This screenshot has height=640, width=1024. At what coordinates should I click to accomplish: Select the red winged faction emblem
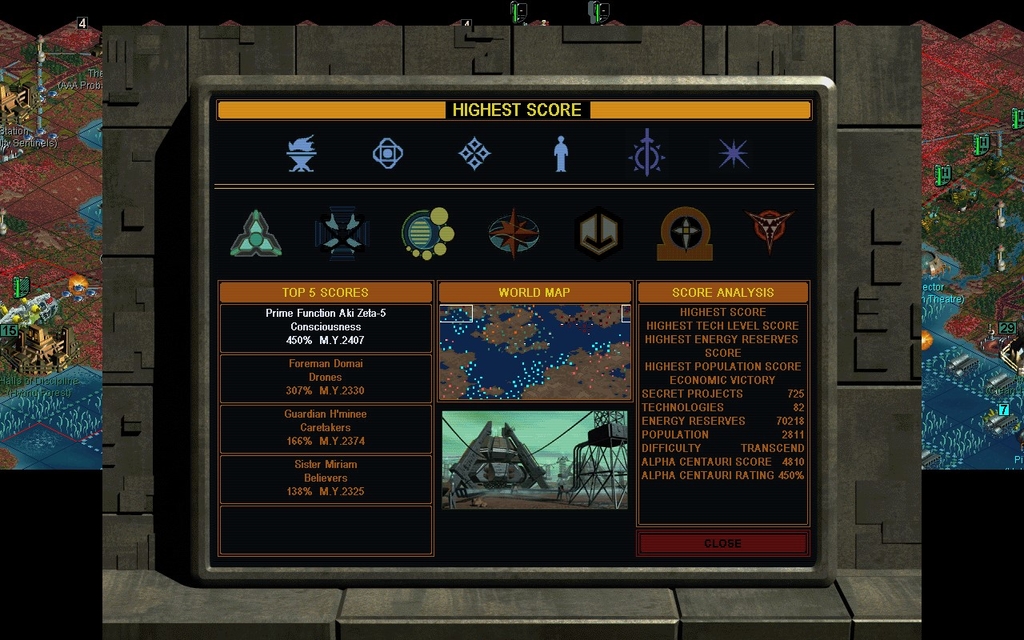770,231
